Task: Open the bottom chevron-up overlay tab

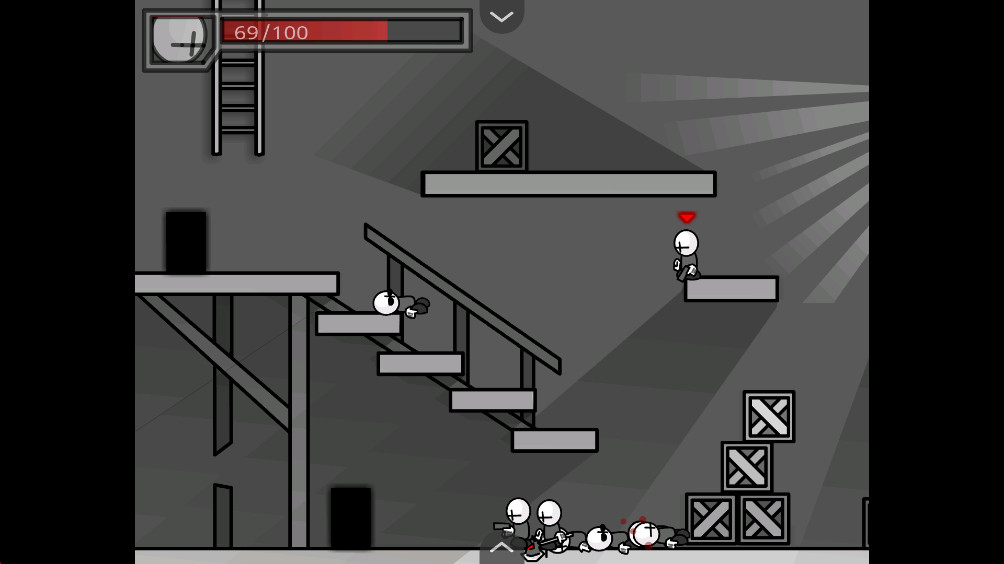Action: 502,548
